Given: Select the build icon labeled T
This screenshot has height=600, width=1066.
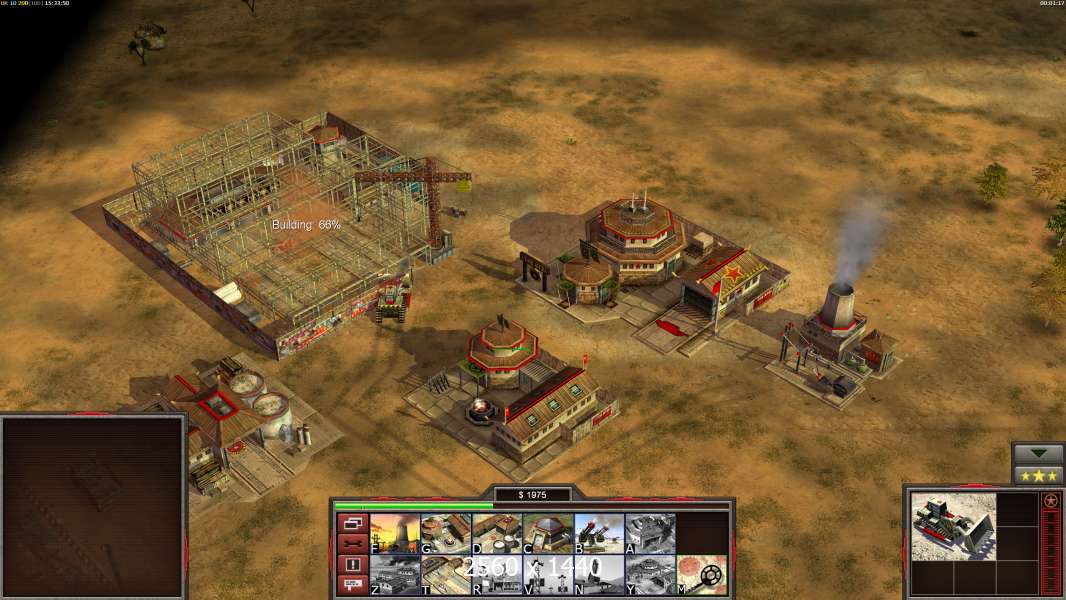Looking at the screenshot, I should tap(446, 575).
